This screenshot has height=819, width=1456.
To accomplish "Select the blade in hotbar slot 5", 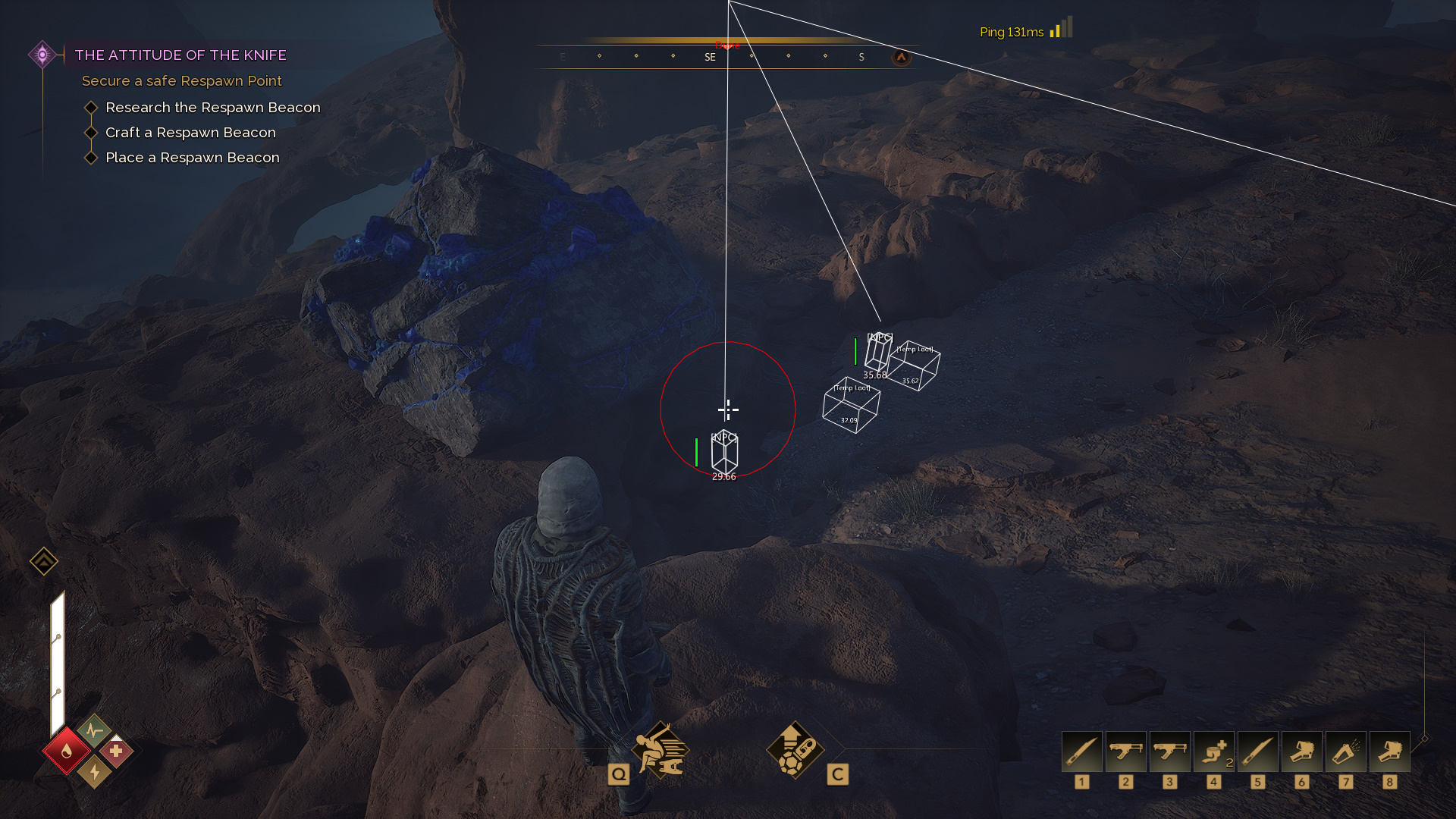I will [1257, 752].
